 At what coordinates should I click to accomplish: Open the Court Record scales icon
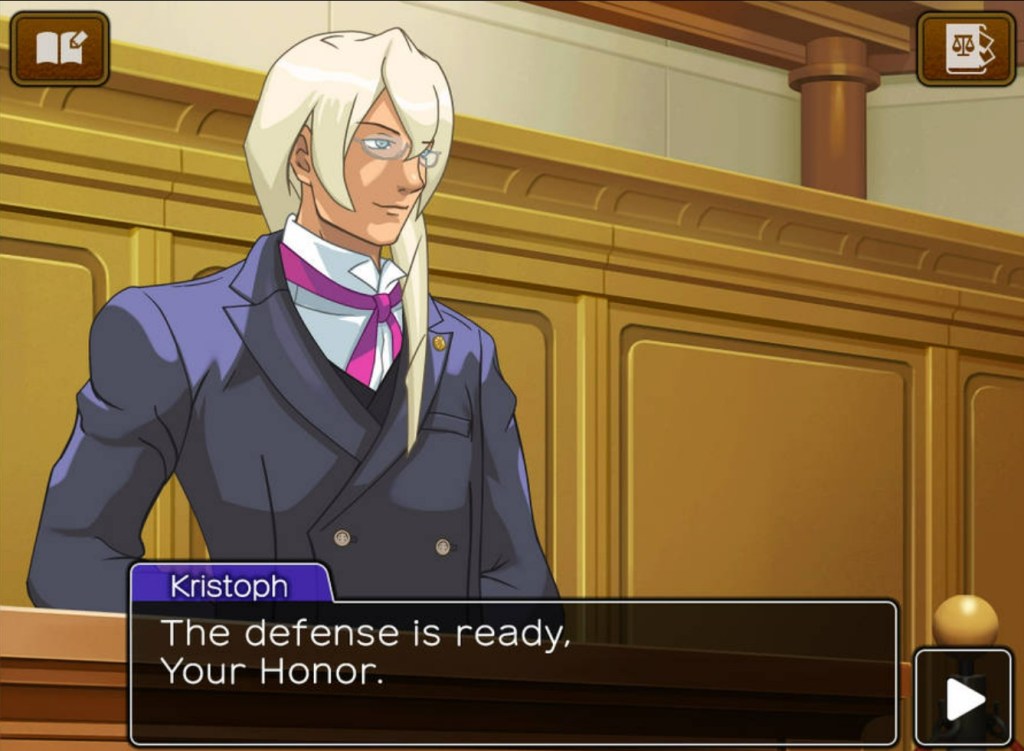pos(966,48)
